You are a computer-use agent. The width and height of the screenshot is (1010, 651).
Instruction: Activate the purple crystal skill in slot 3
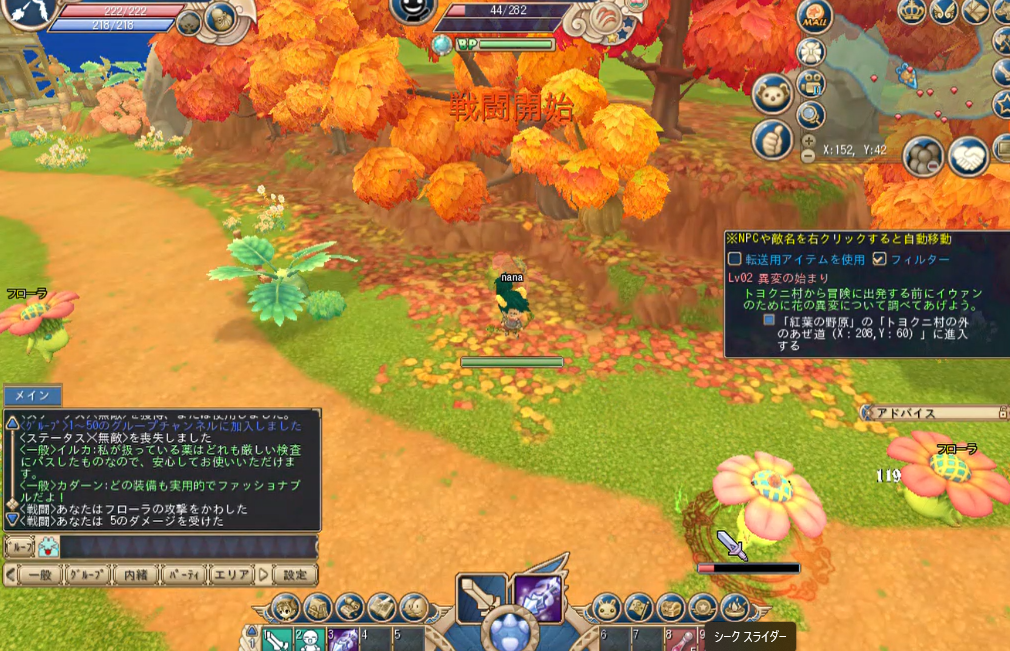[x=343, y=639]
